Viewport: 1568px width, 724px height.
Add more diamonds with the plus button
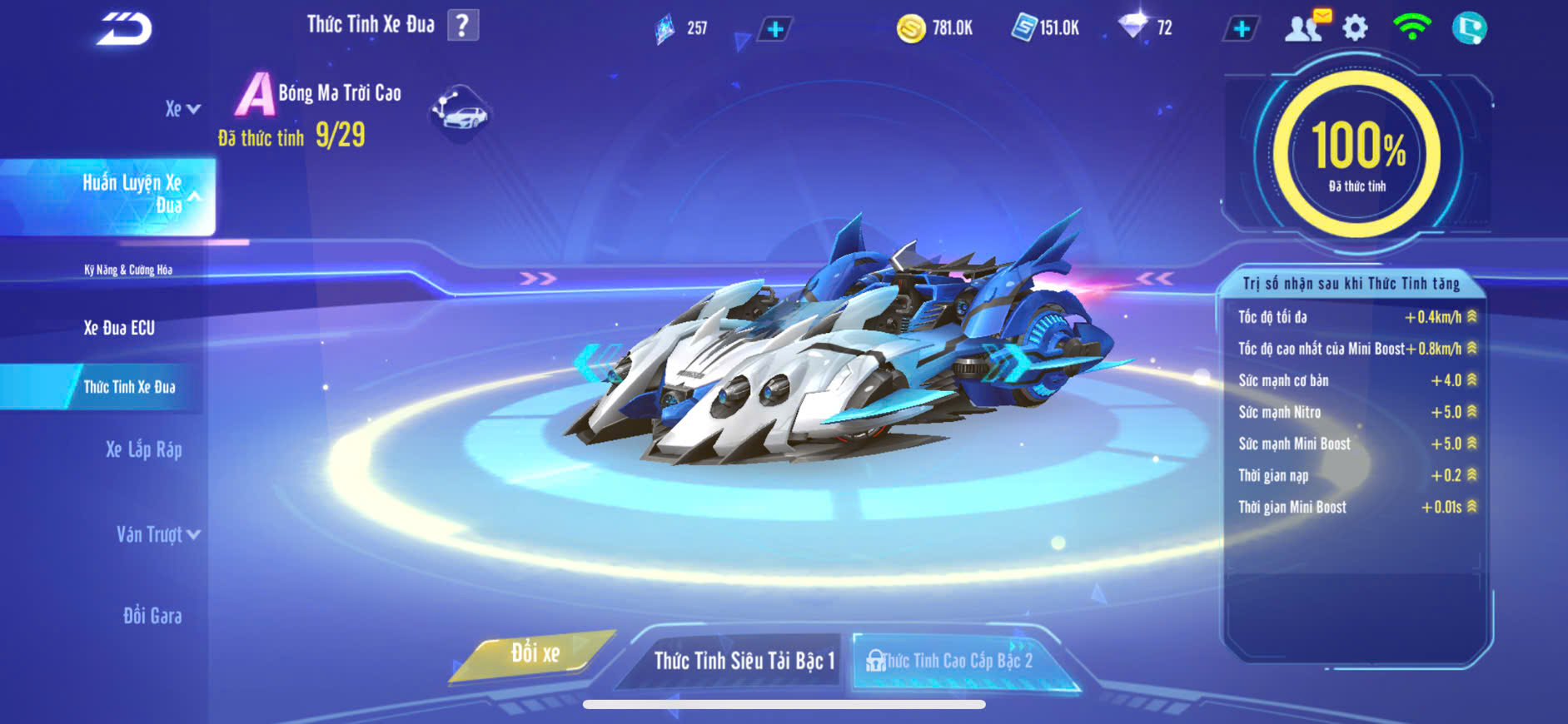(x=1241, y=29)
